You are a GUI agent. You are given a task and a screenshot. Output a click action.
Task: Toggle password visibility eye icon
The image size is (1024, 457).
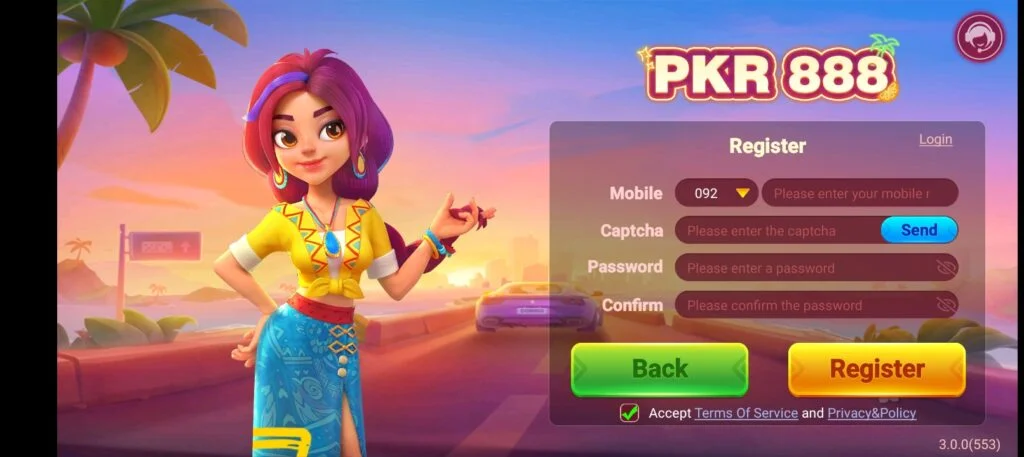click(x=945, y=268)
